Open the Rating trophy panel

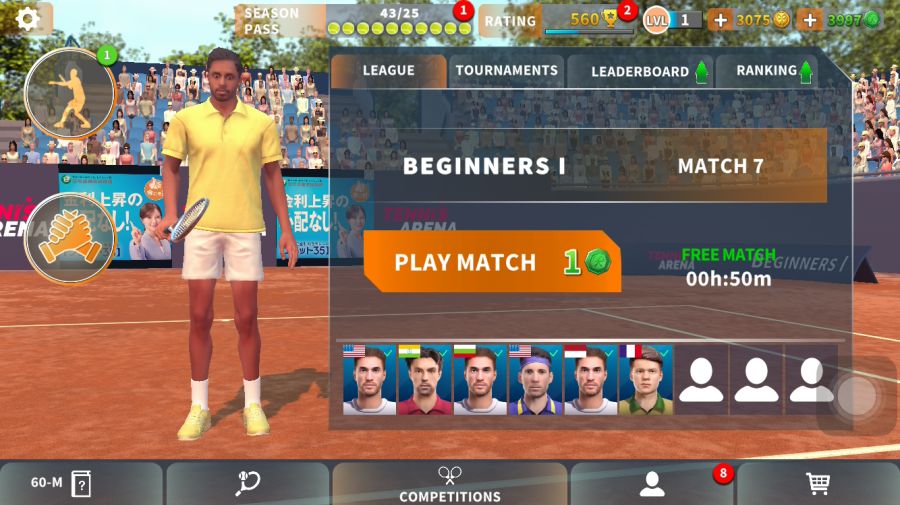point(558,20)
